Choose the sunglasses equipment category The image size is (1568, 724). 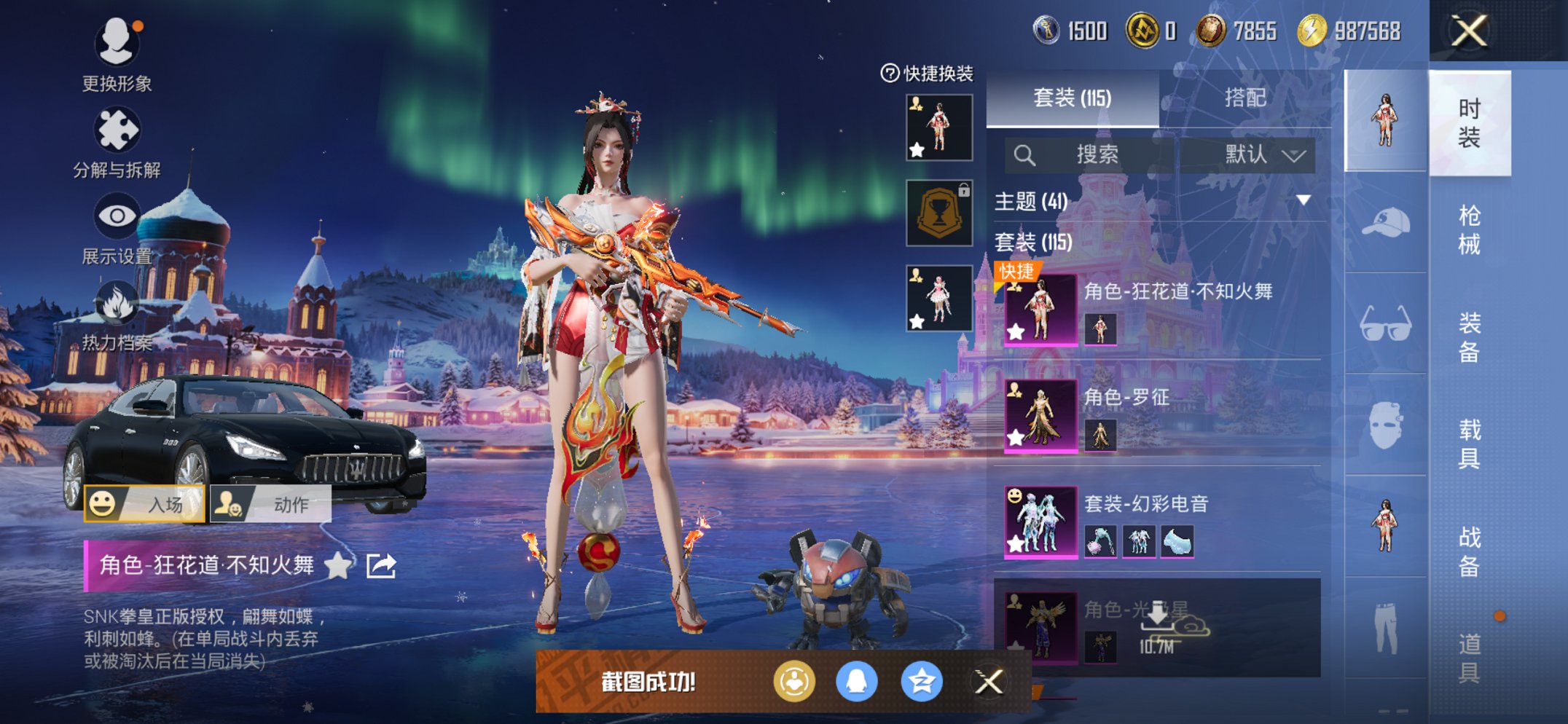[x=1385, y=324]
